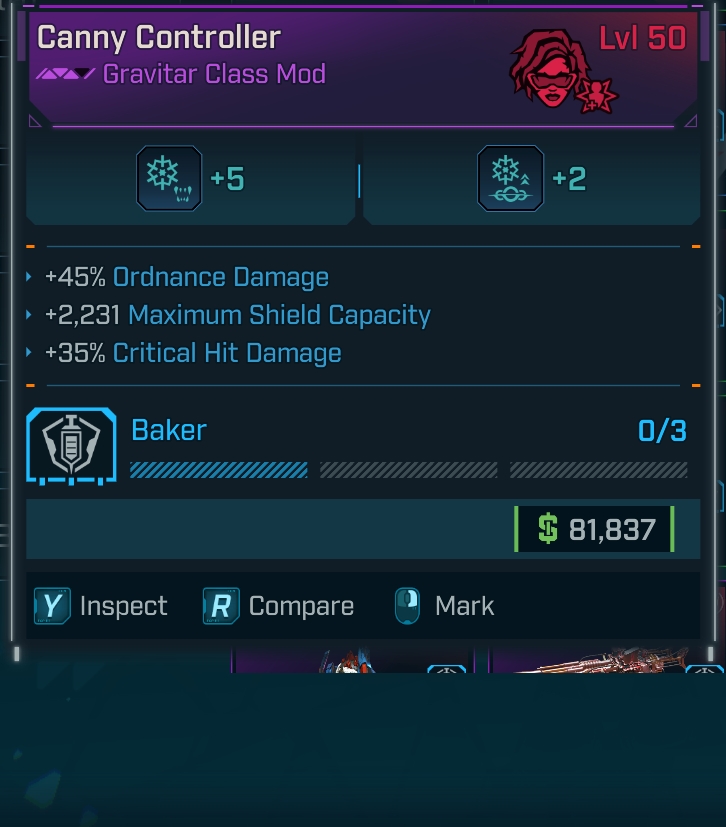
Task: Click the Baker firmware icon
Action: (x=71, y=446)
